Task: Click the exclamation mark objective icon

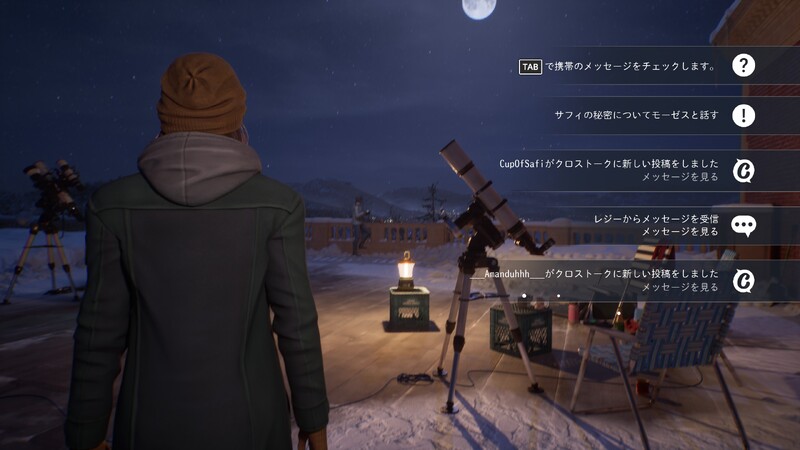Action: click(x=743, y=116)
